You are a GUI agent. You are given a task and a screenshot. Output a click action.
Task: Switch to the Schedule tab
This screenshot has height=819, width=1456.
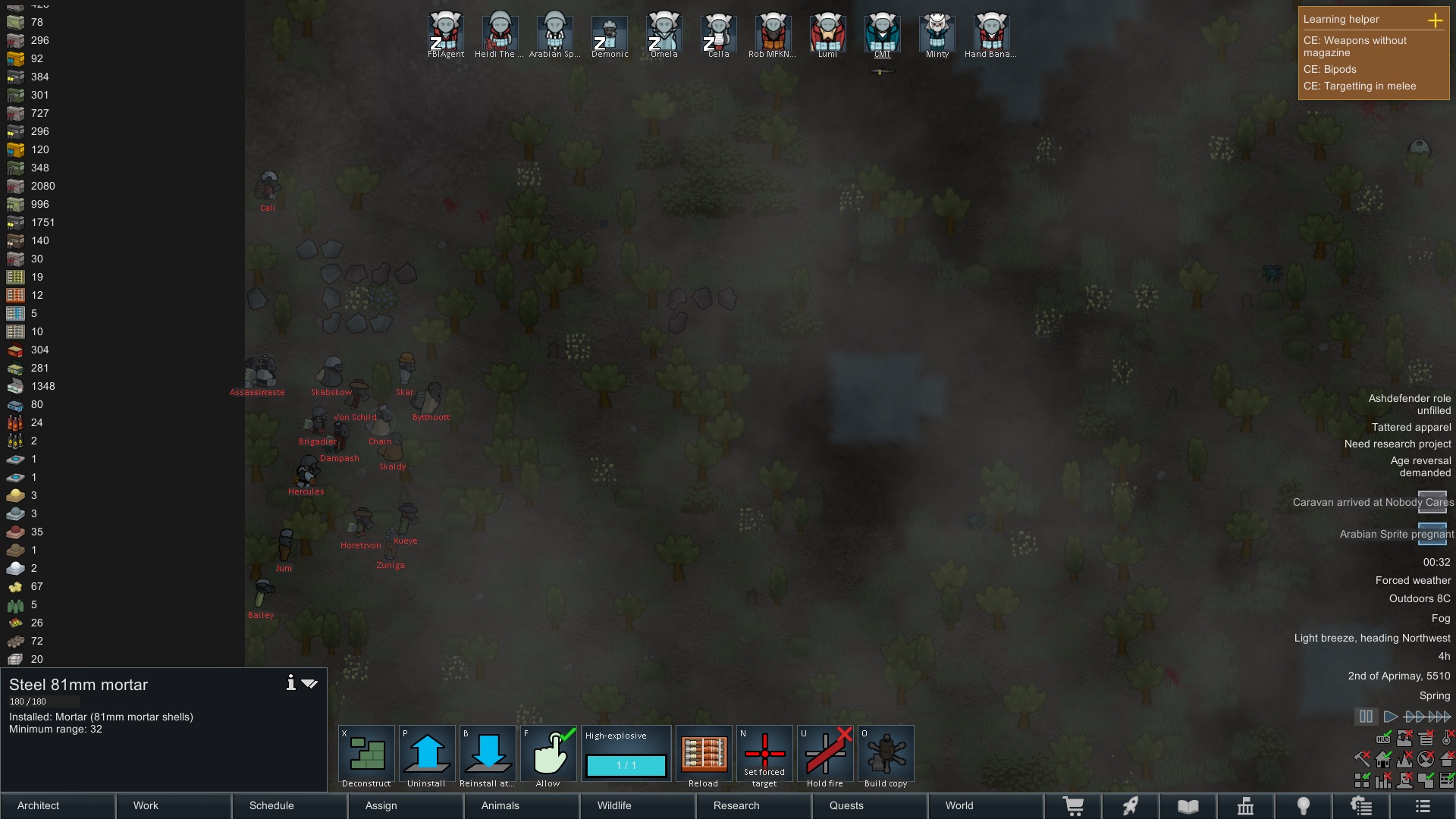[290, 805]
